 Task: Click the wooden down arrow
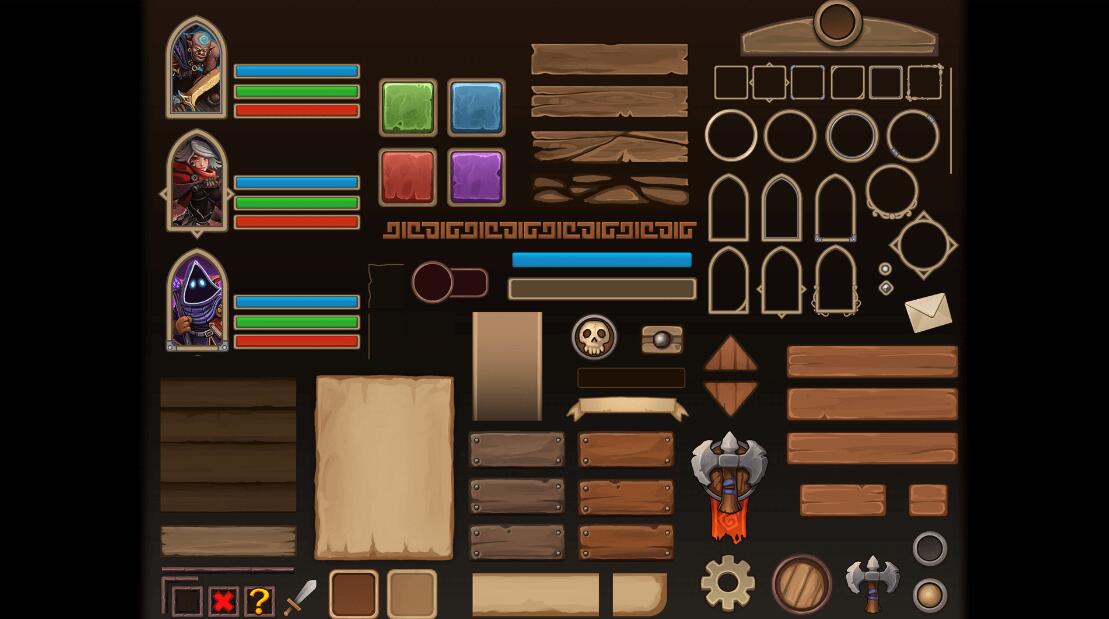pyautogui.click(x=731, y=397)
